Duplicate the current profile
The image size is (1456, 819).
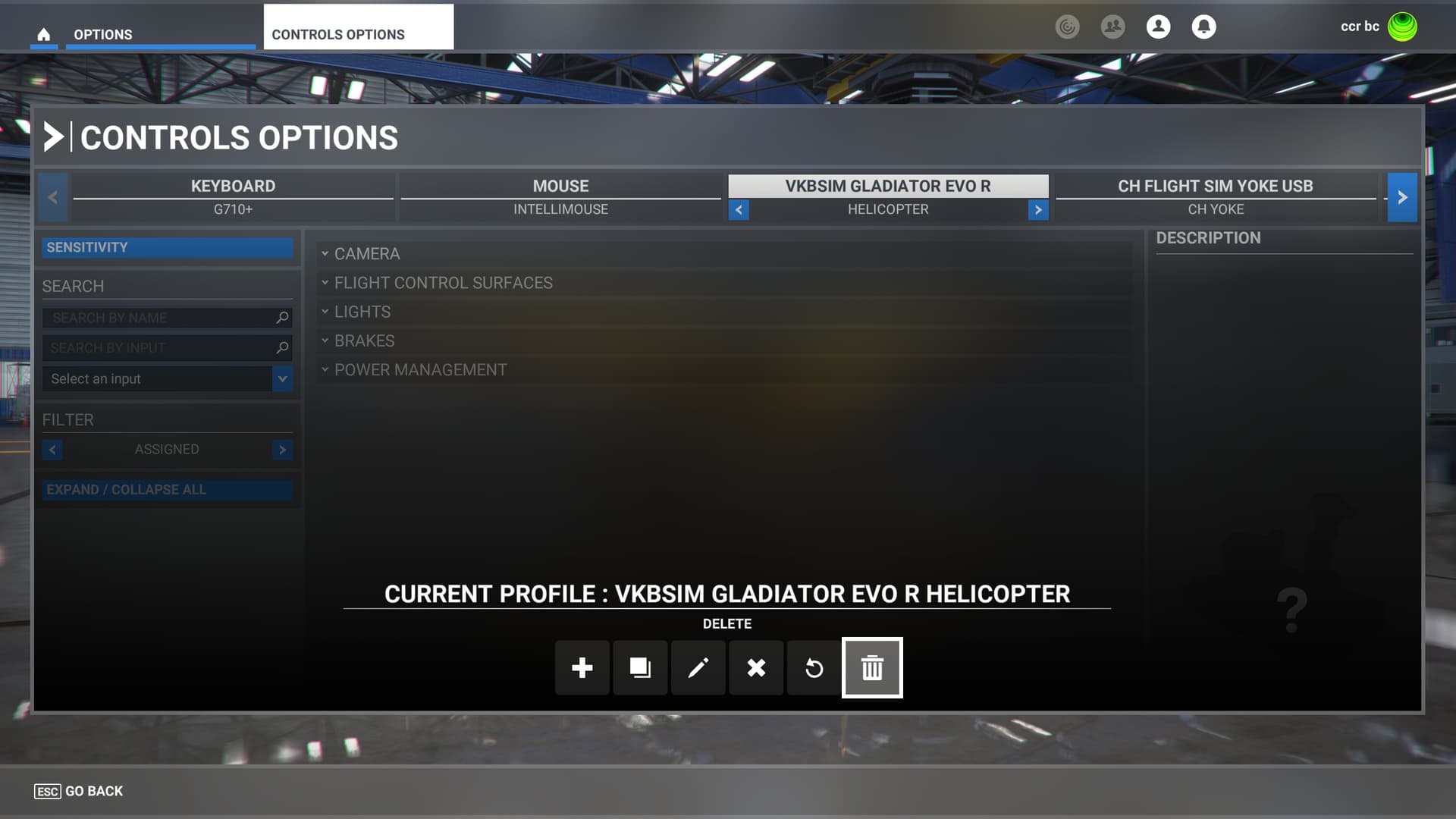pyautogui.click(x=640, y=668)
